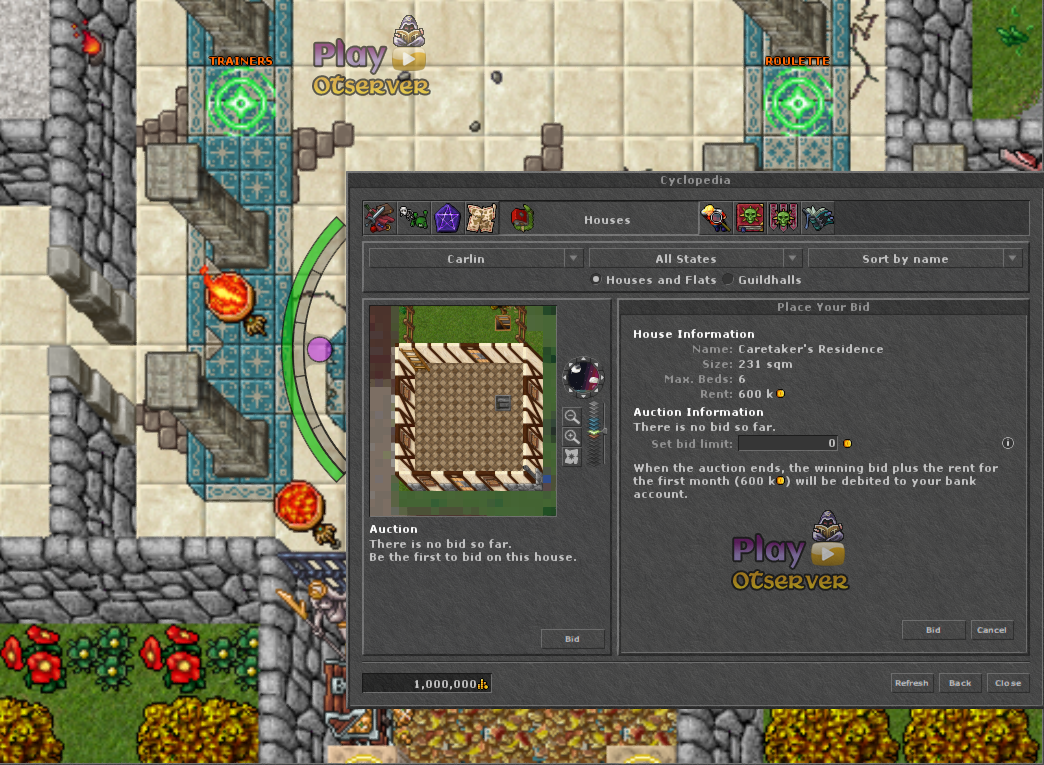Open the green skull book tab
Screen dimensions: 1044x765
pos(750,218)
